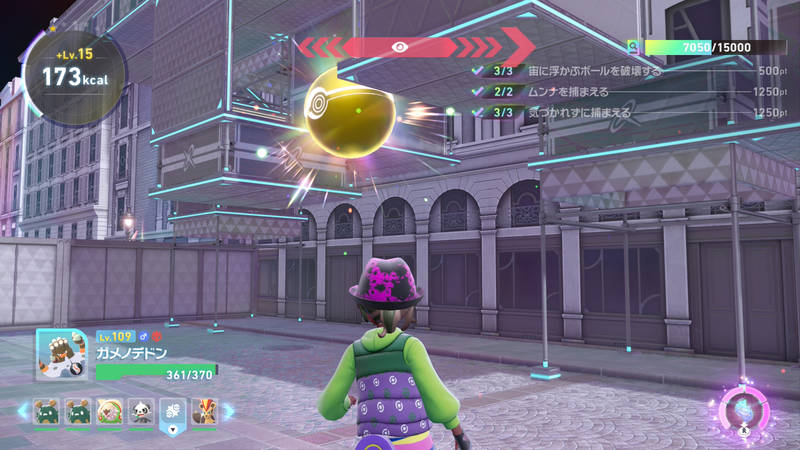Click the party bar's right arrow
800x450 pixels.
[227, 411]
